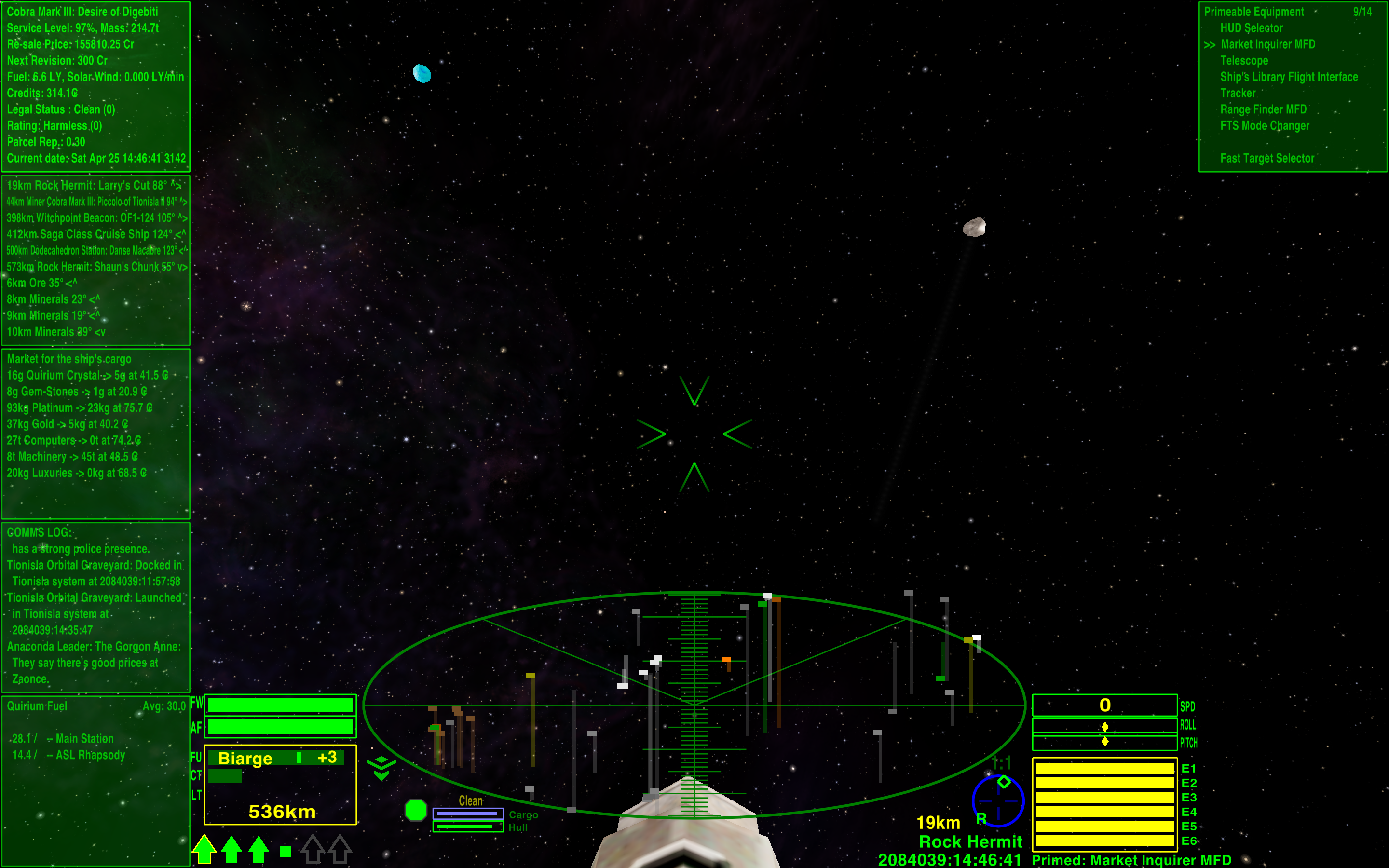Viewport: 1389px width, 868px height.
Task: Select FTS Mode Changer entry
Action: point(1265,126)
